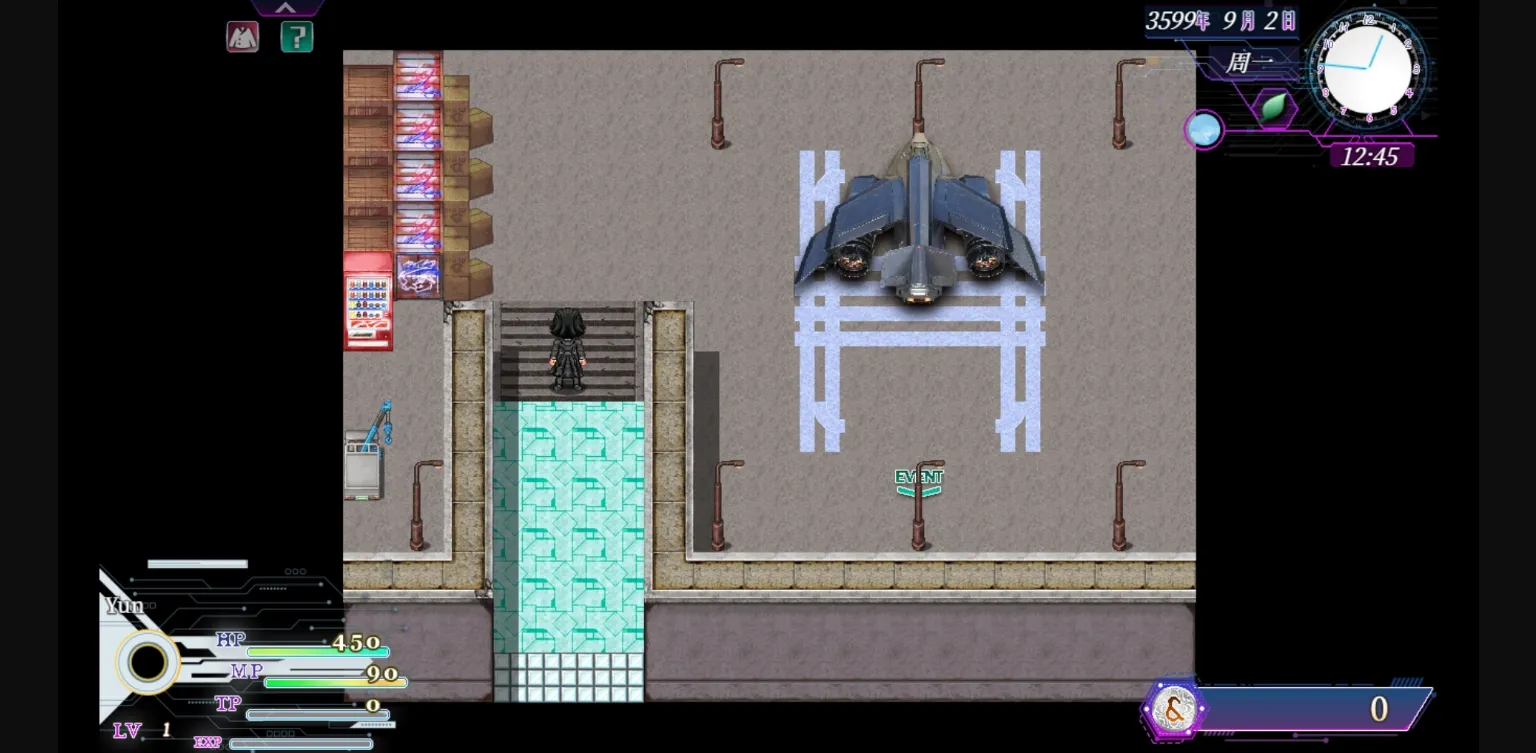Open Yun's character portrait
This screenshot has height=753, width=1536.
point(146,660)
